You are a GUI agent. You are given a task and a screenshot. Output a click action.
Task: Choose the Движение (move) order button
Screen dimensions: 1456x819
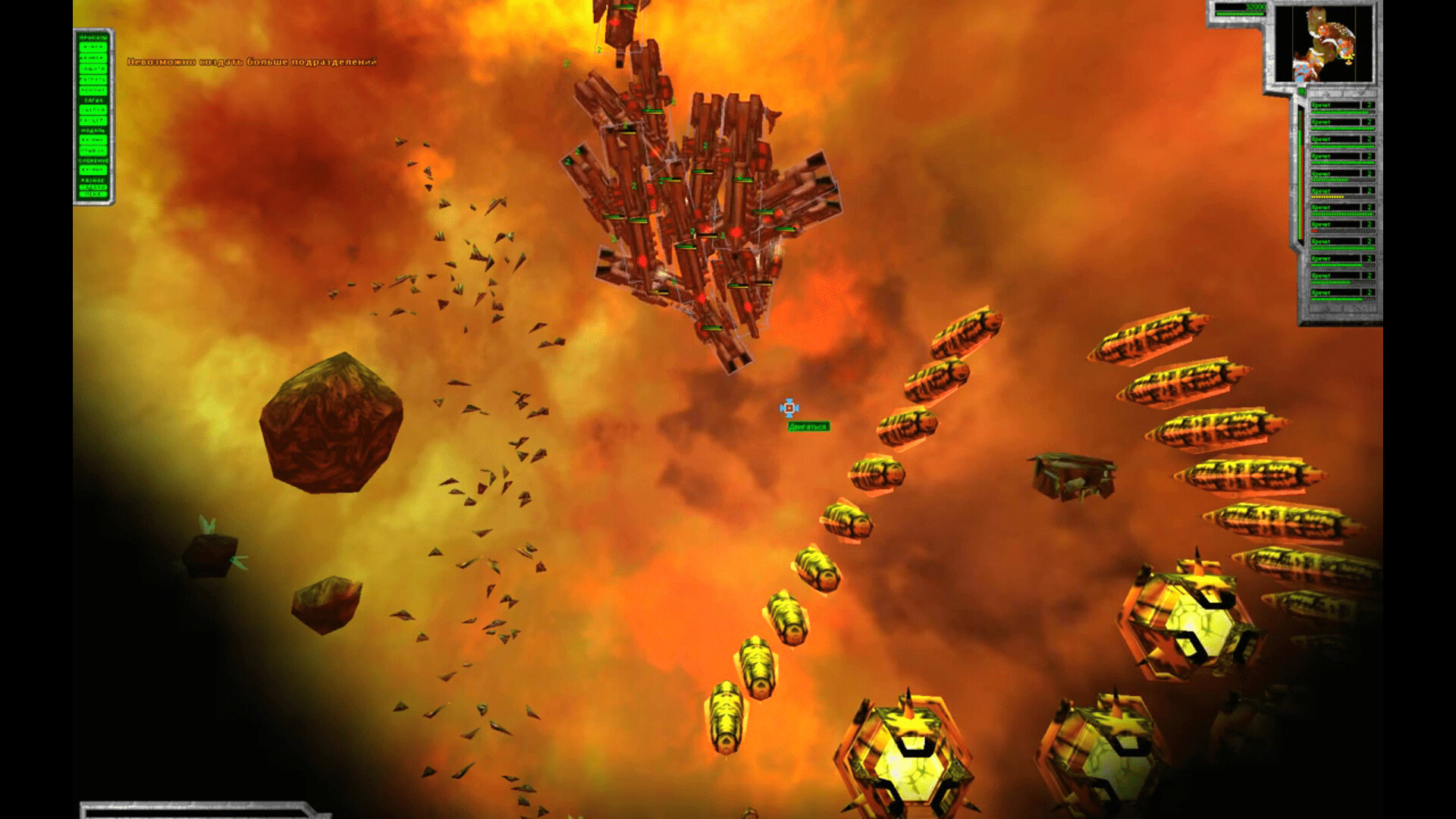point(93,58)
